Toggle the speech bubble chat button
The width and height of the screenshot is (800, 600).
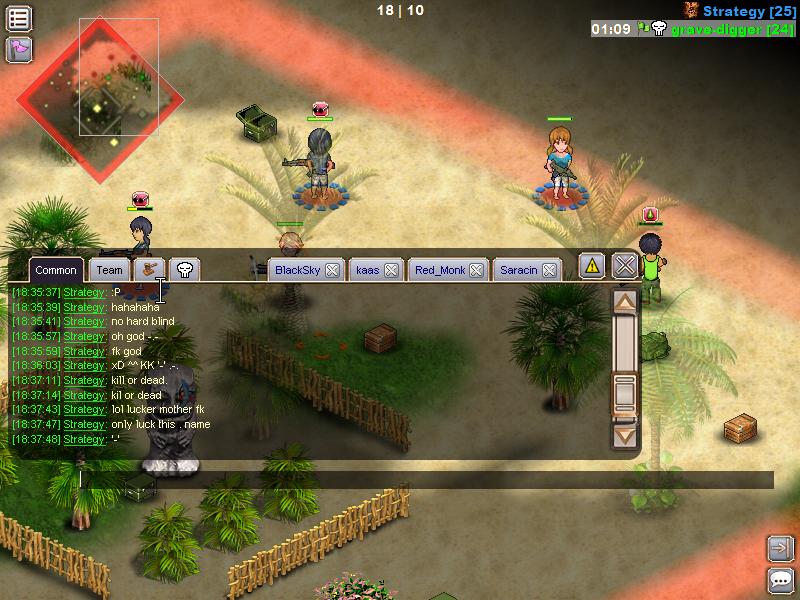(781, 580)
